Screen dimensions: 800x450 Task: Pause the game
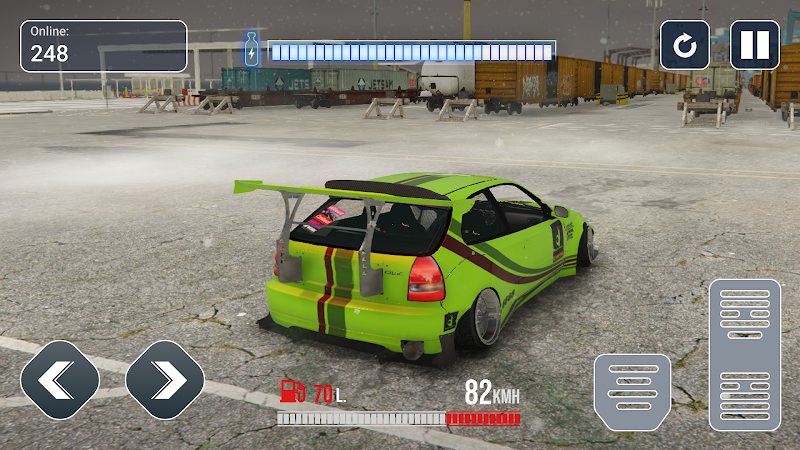click(755, 46)
